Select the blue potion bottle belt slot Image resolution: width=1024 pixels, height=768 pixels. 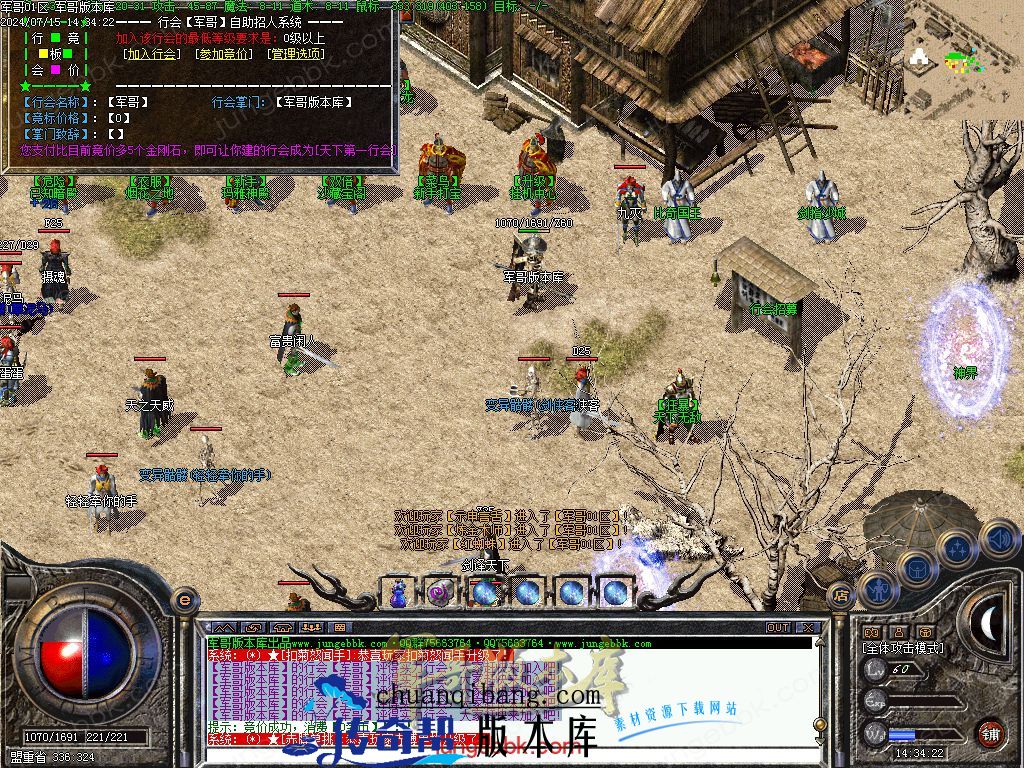399,592
